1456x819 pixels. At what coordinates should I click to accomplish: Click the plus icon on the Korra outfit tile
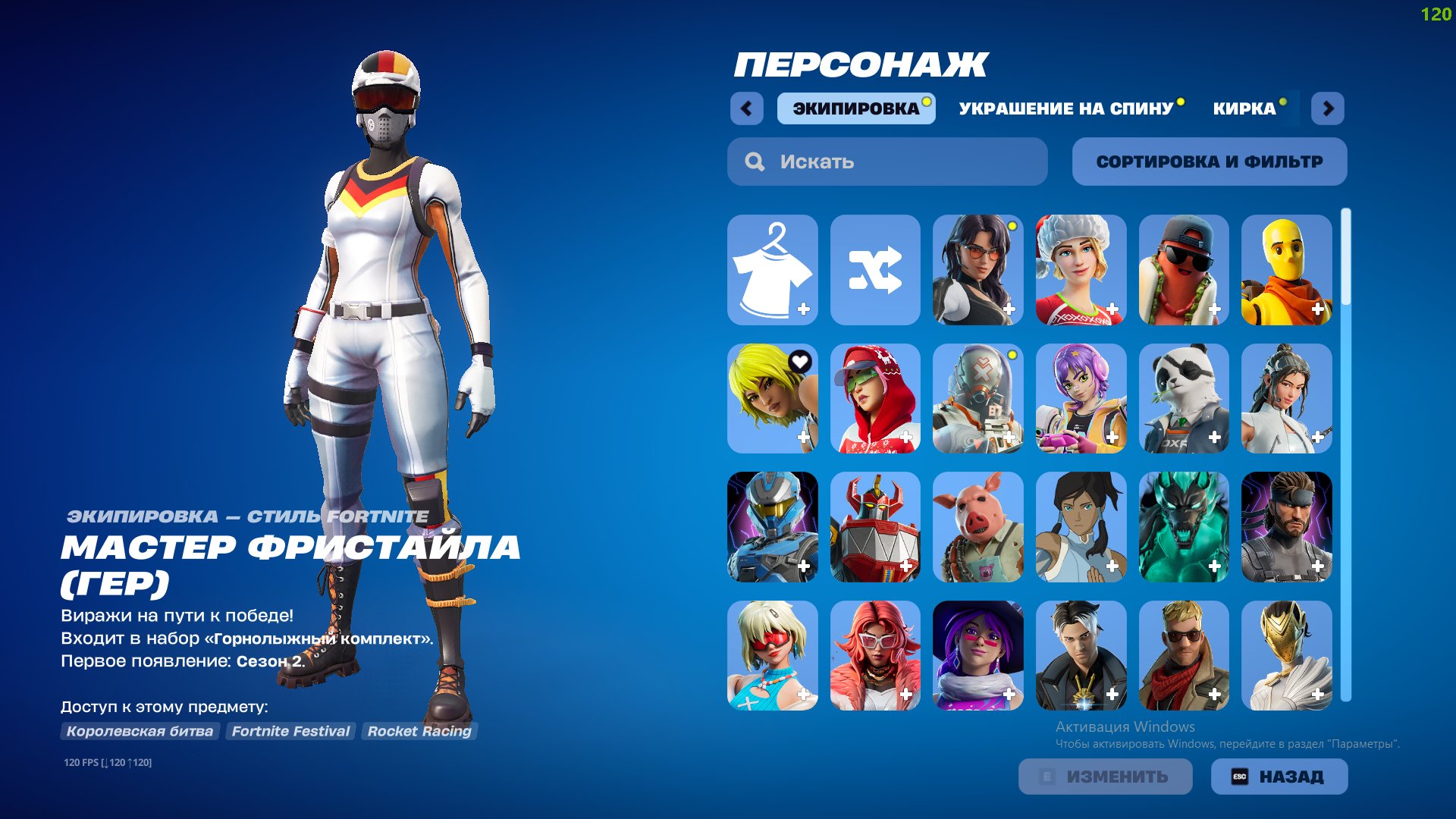pos(1112,566)
